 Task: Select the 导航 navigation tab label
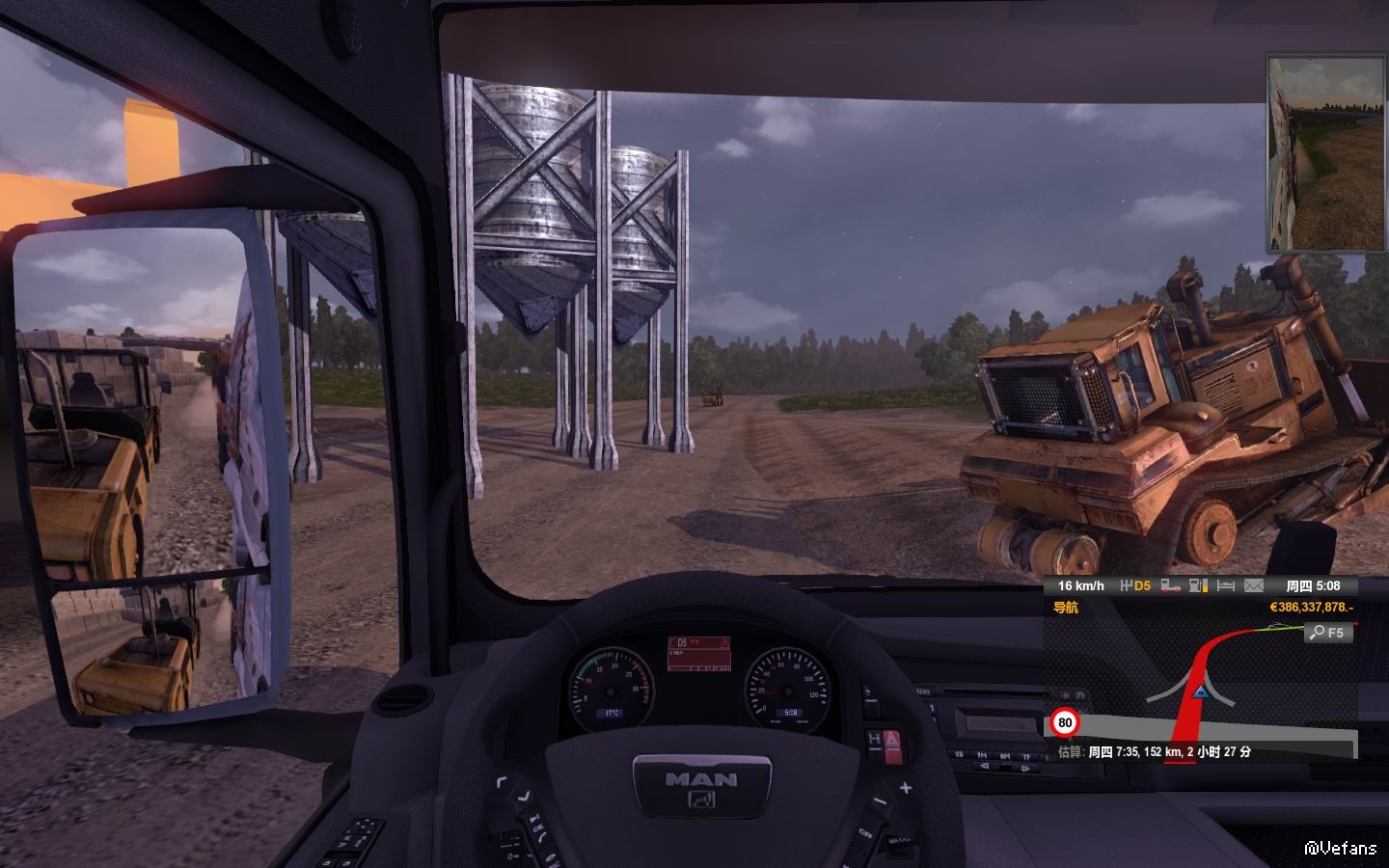[1066, 608]
